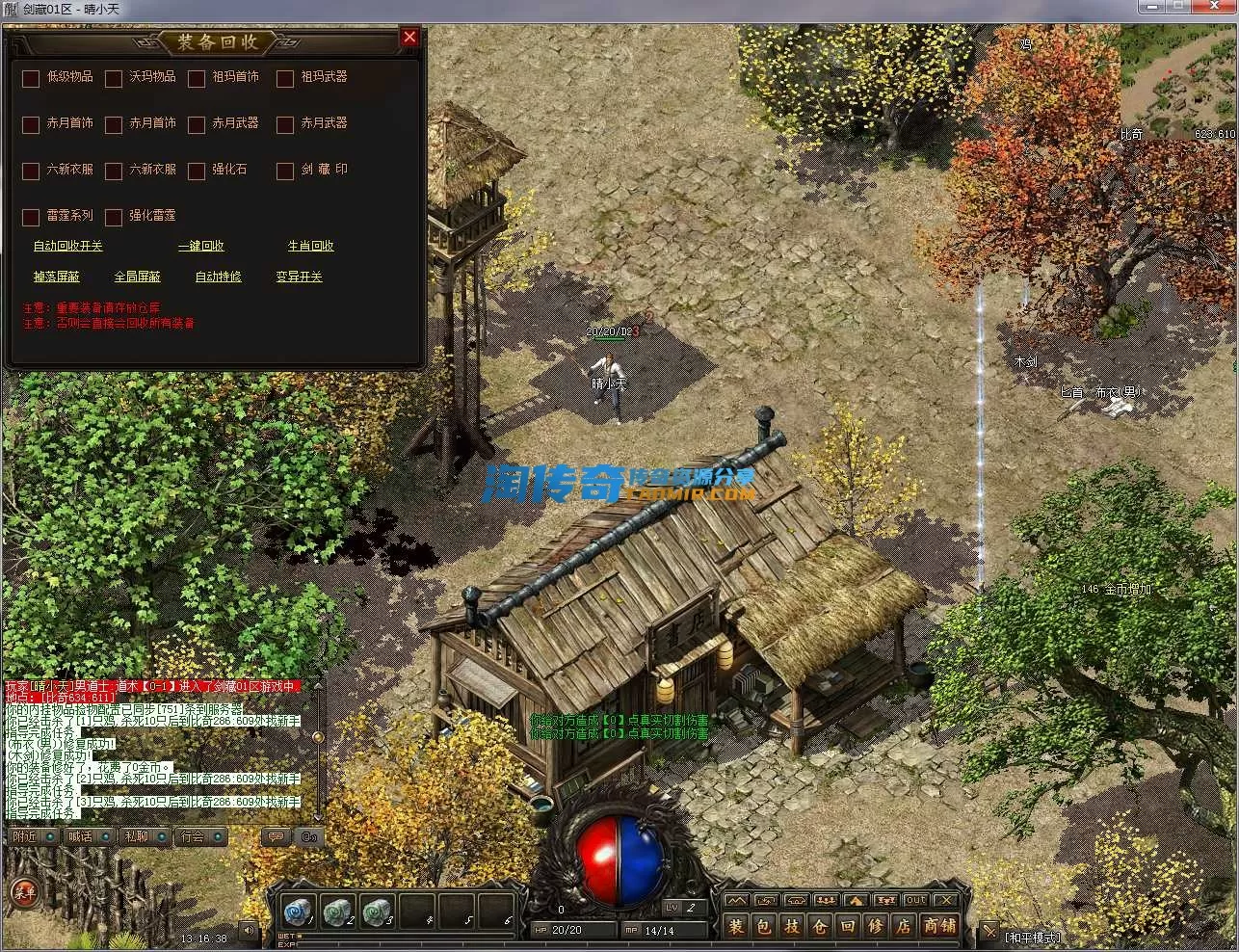Toggle the 强化石 checkbox

197,171
